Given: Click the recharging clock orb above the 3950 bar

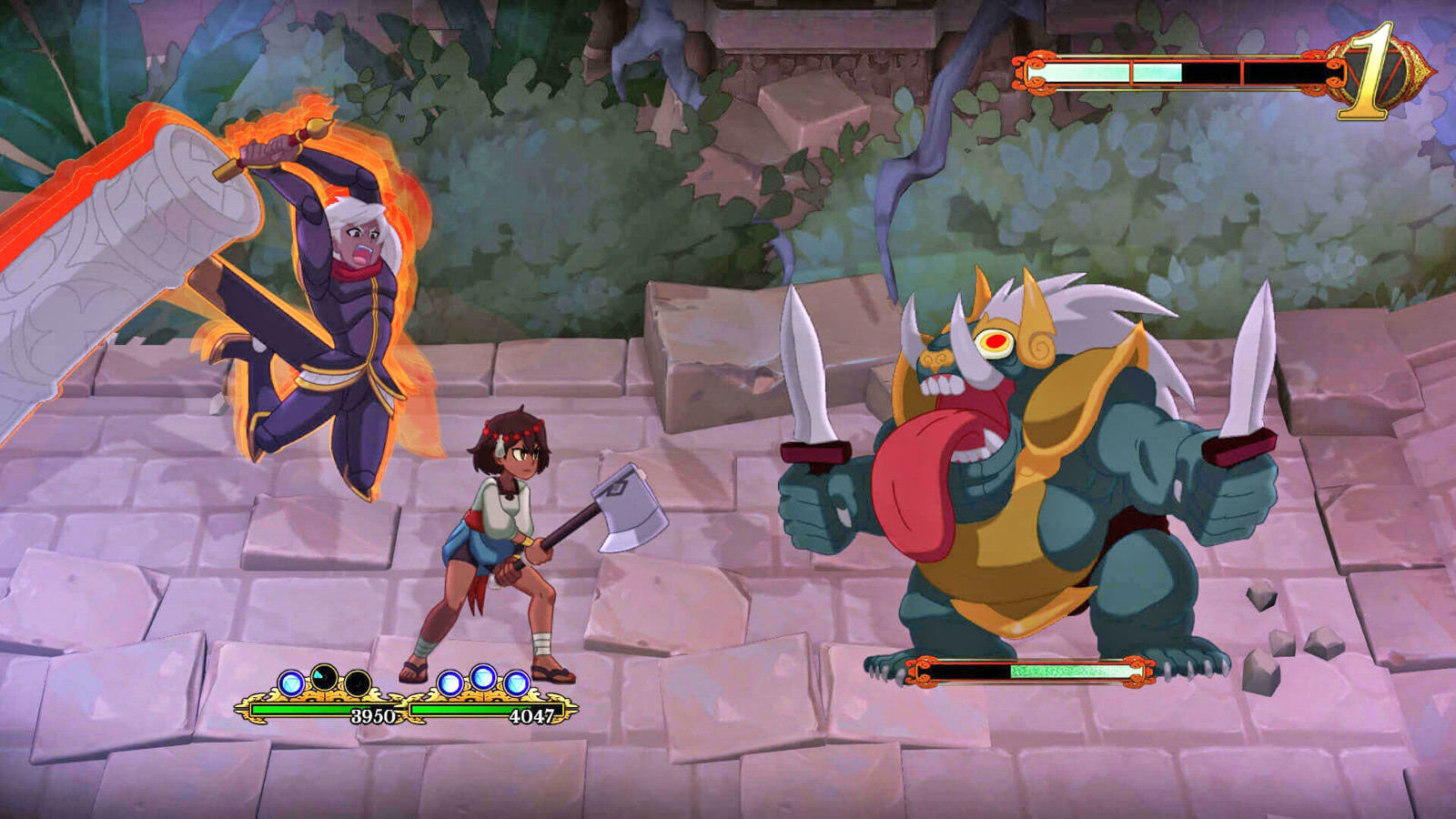Looking at the screenshot, I should tap(323, 675).
